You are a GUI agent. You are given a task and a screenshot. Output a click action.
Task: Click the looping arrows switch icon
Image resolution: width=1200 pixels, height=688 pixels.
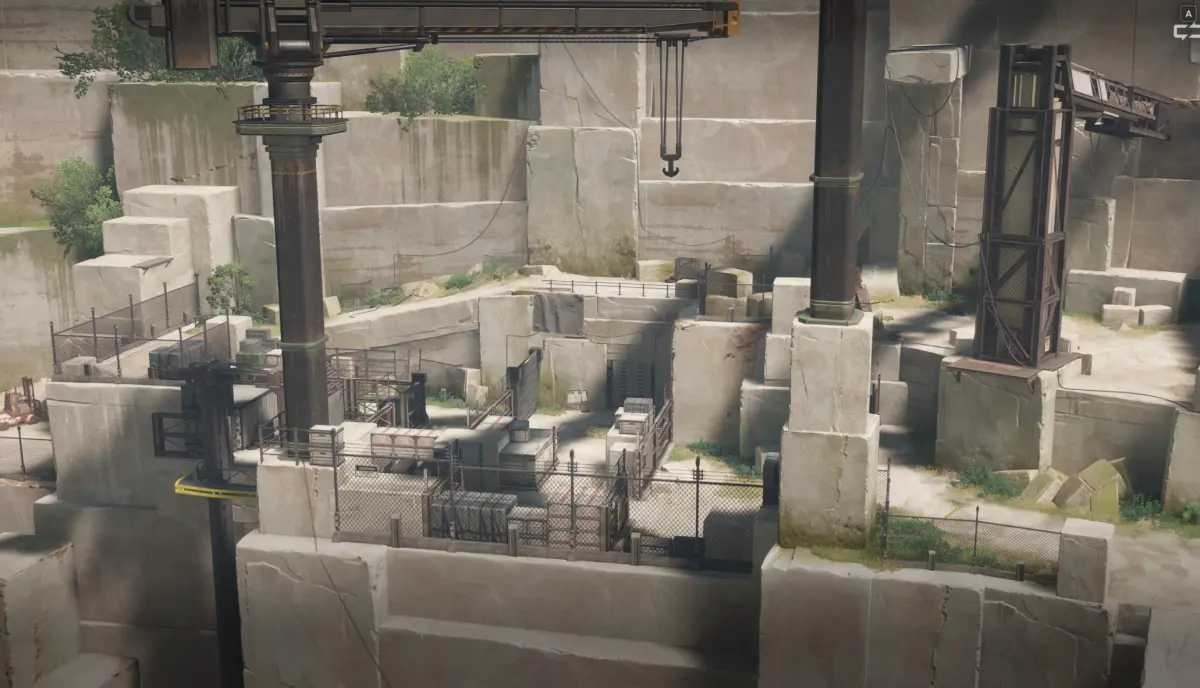1187,29
